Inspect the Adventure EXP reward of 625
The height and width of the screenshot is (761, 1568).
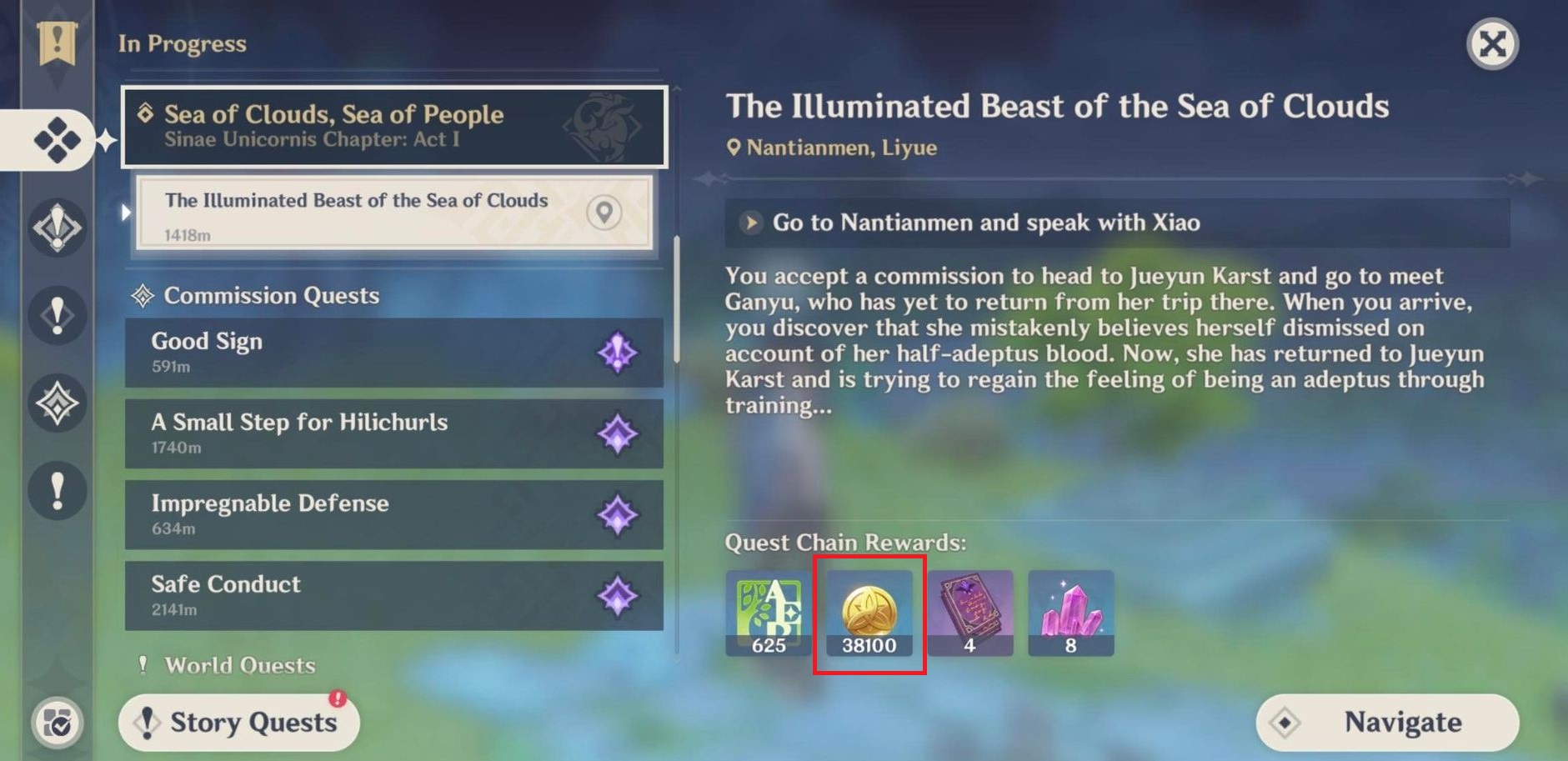tap(768, 614)
